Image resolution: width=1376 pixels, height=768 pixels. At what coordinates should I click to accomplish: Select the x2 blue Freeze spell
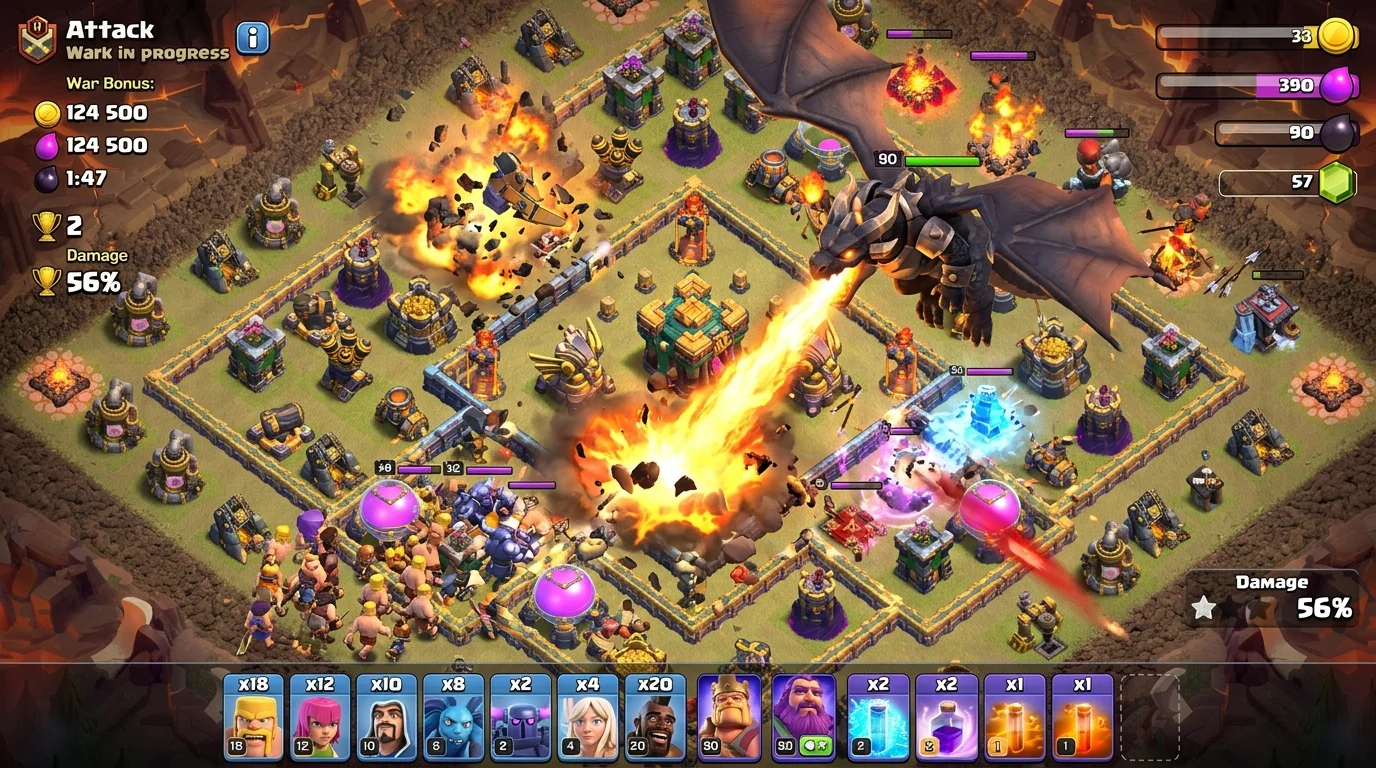(x=877, y=715)
